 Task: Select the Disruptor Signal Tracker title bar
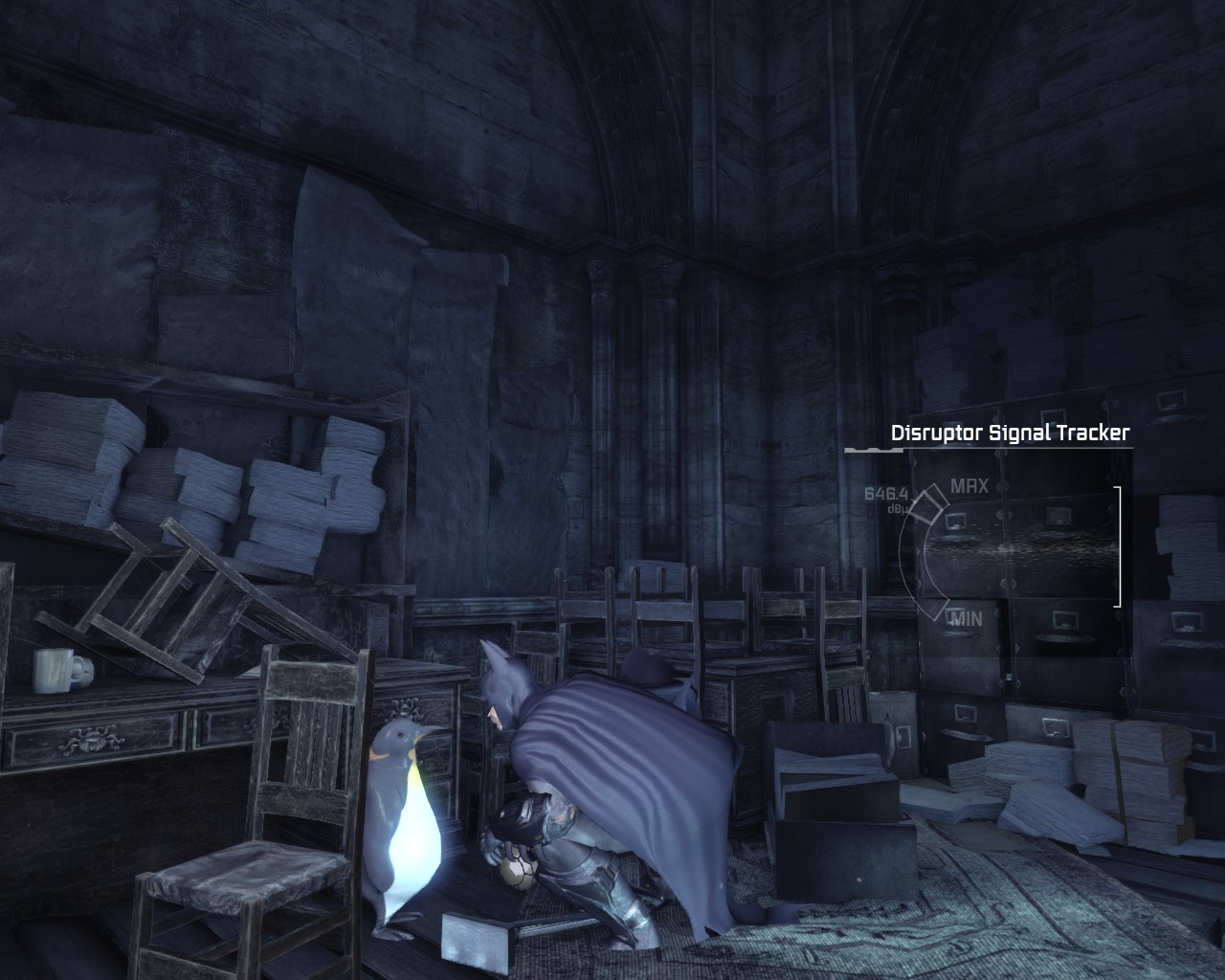coord(1010,432)
